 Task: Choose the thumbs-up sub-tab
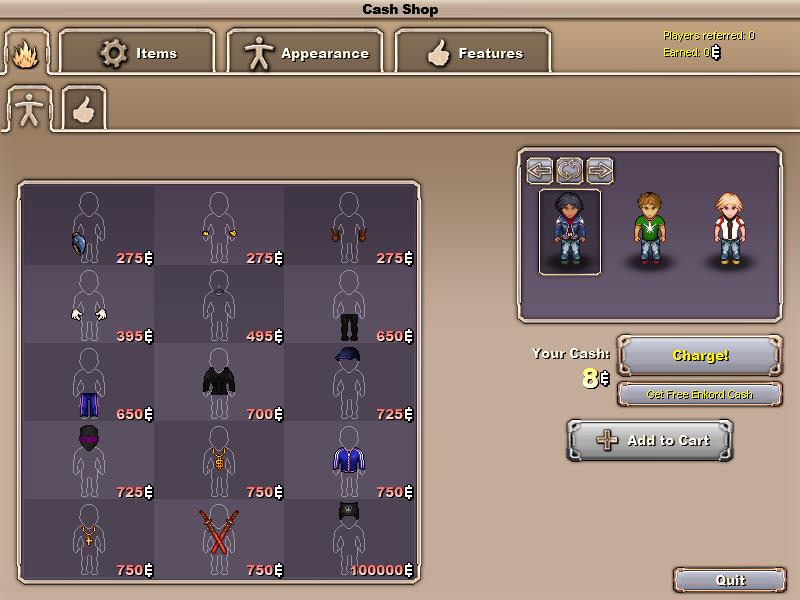coord(84,108)
